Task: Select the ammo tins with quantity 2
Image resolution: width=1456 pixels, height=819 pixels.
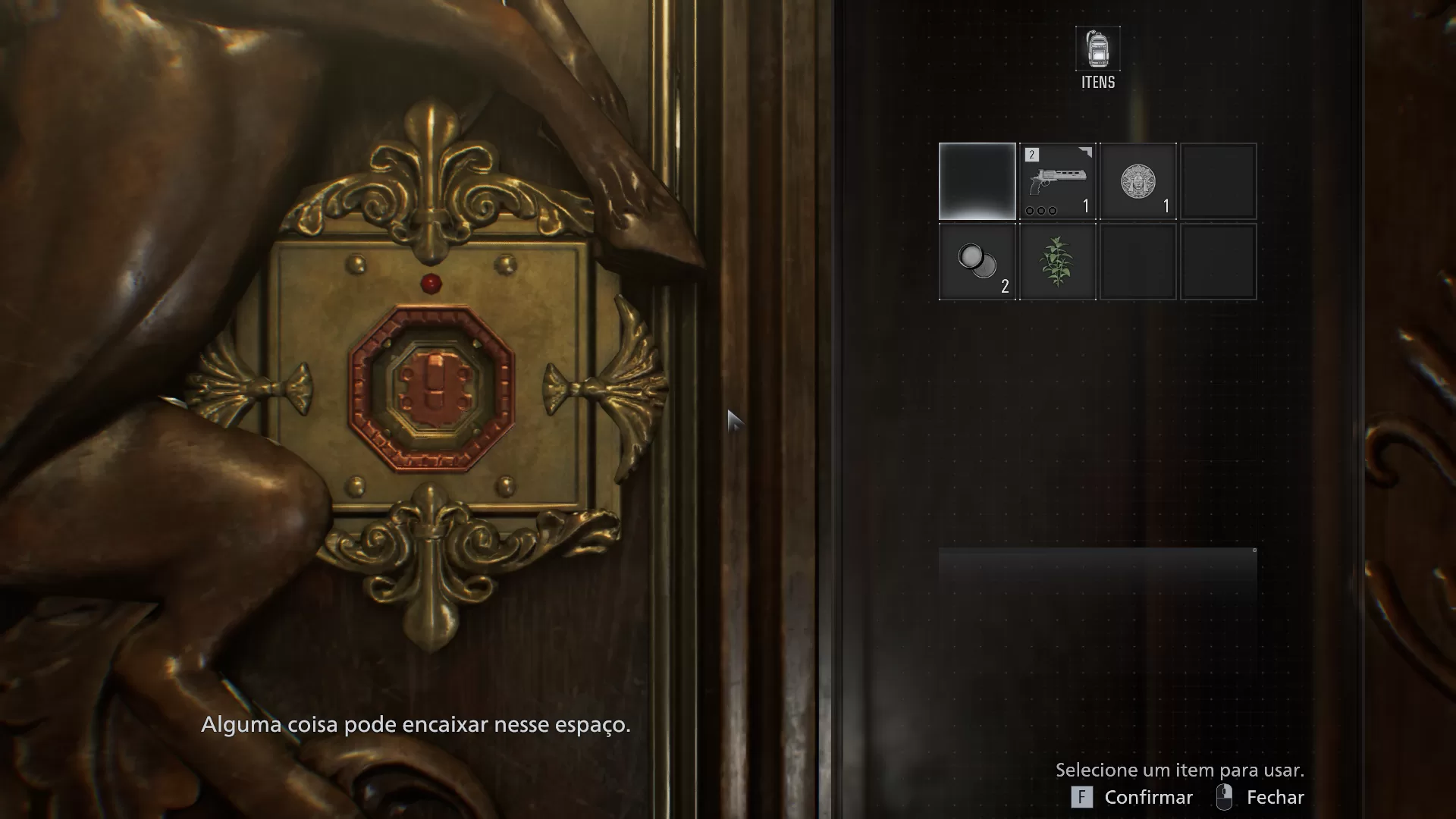Action: tap(977, 262)
